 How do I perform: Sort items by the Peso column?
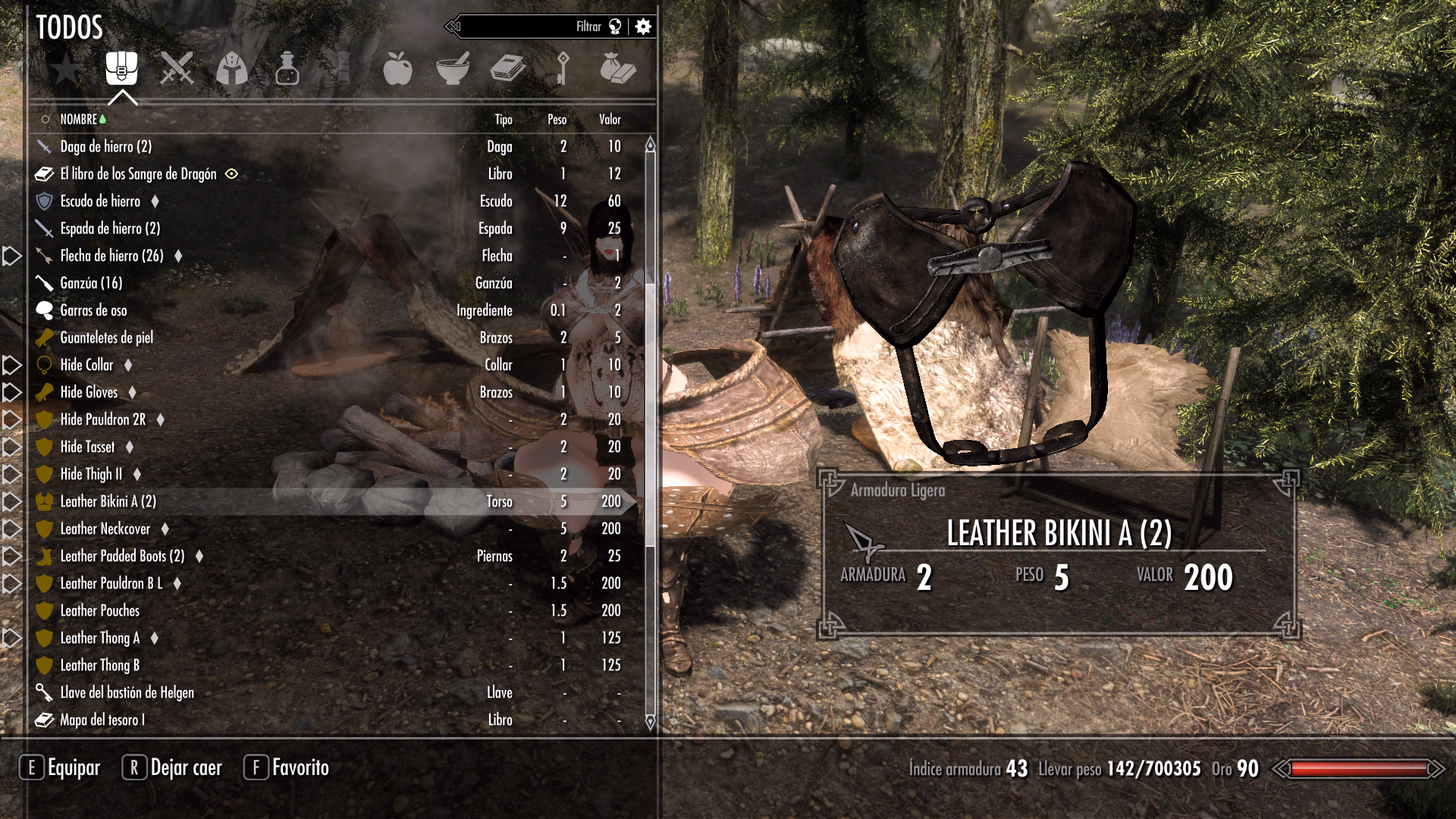coord(557,120)
